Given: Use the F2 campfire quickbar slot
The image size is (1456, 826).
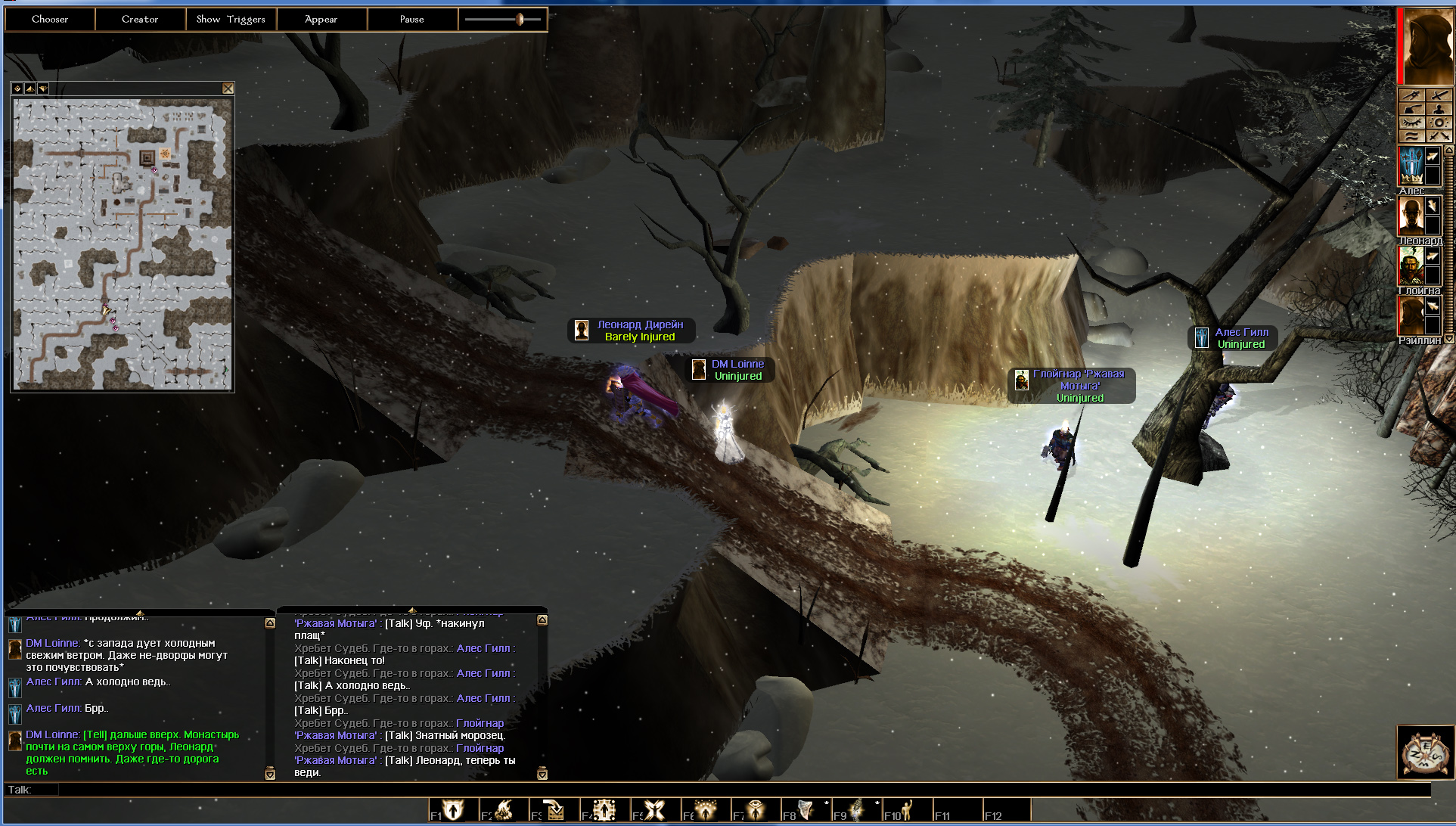Looking at the screenshot, I should pos(504,810).
